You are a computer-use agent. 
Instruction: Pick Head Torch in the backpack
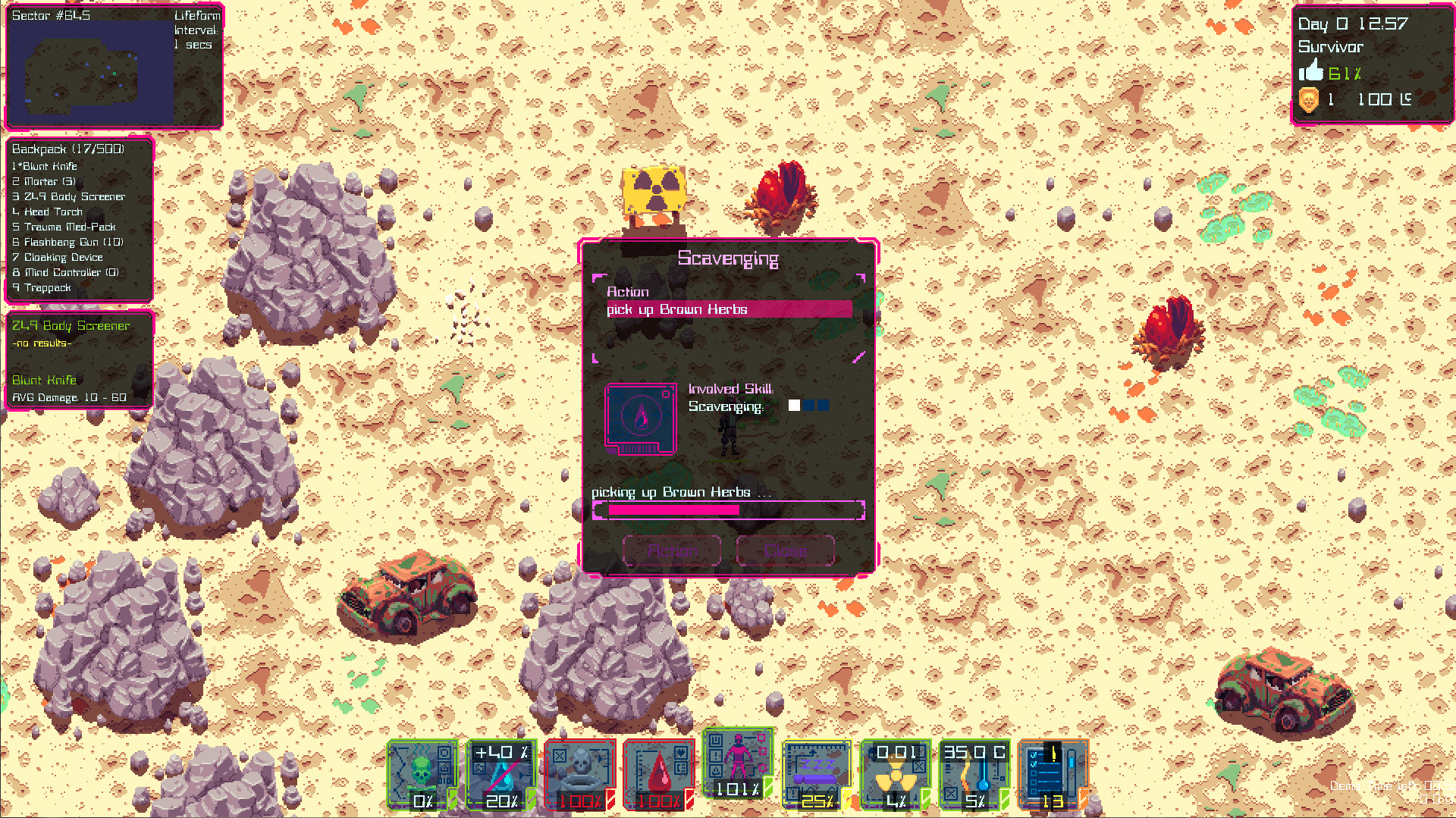tap(49, 212)
